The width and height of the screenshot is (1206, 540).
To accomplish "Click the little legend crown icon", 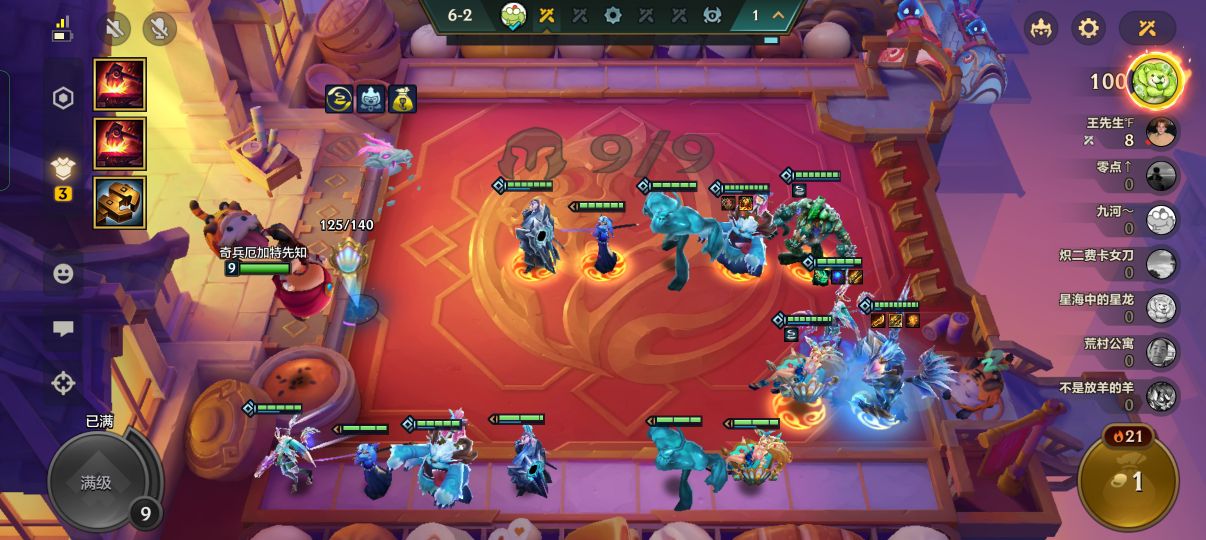I will pyautogui.click(x=1041, y=28).
